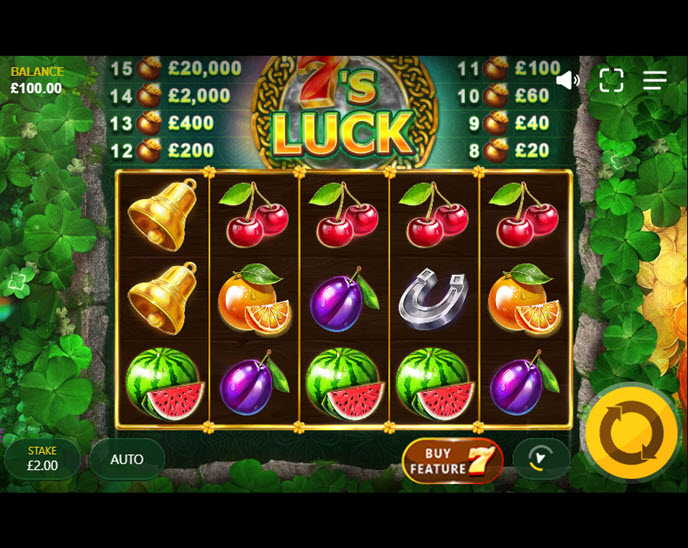Change the Stake amount
This screenshot has height=548, width=688.
(43, 459)
